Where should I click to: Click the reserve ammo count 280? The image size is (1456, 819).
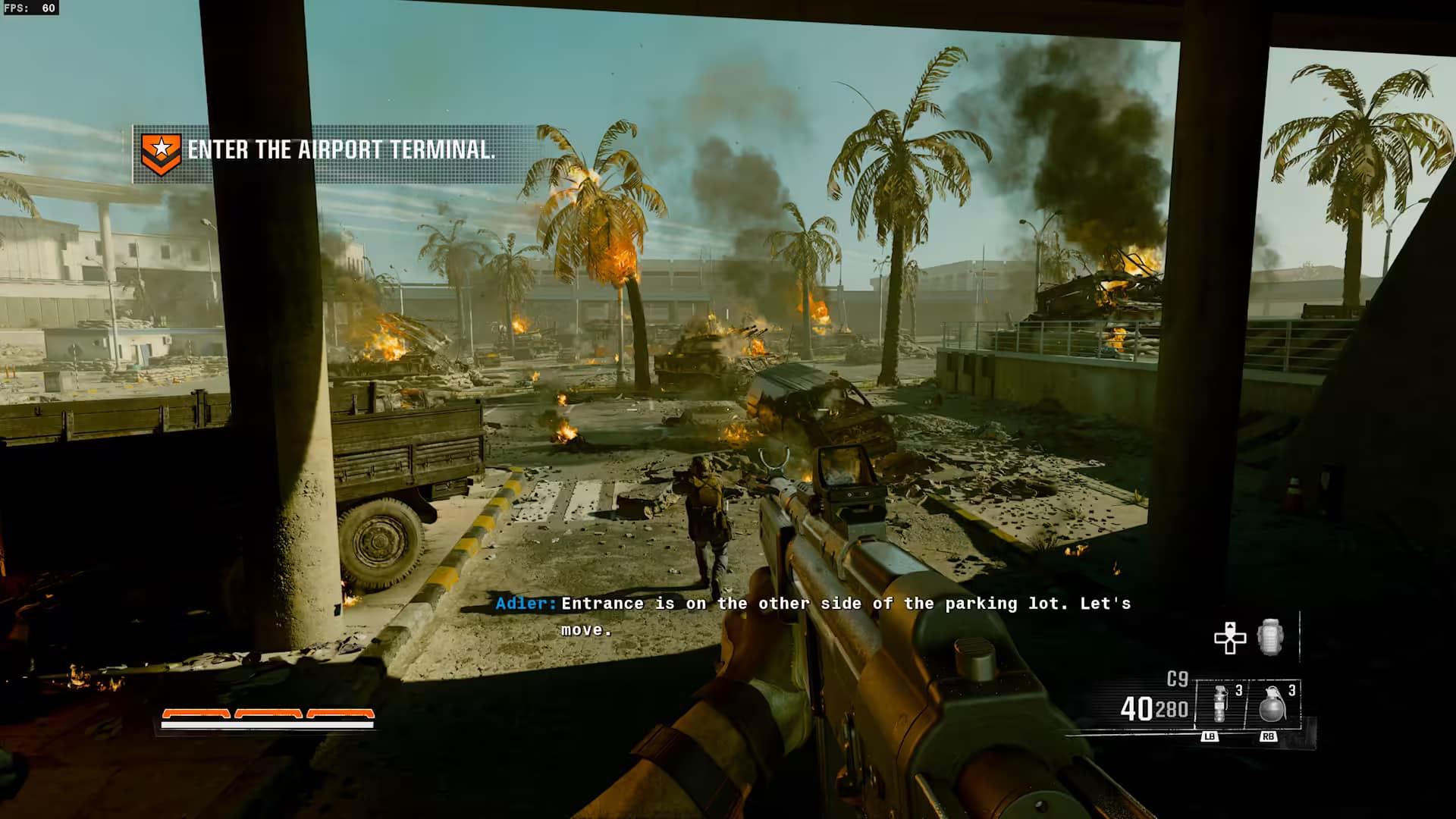click(1169, 707)
